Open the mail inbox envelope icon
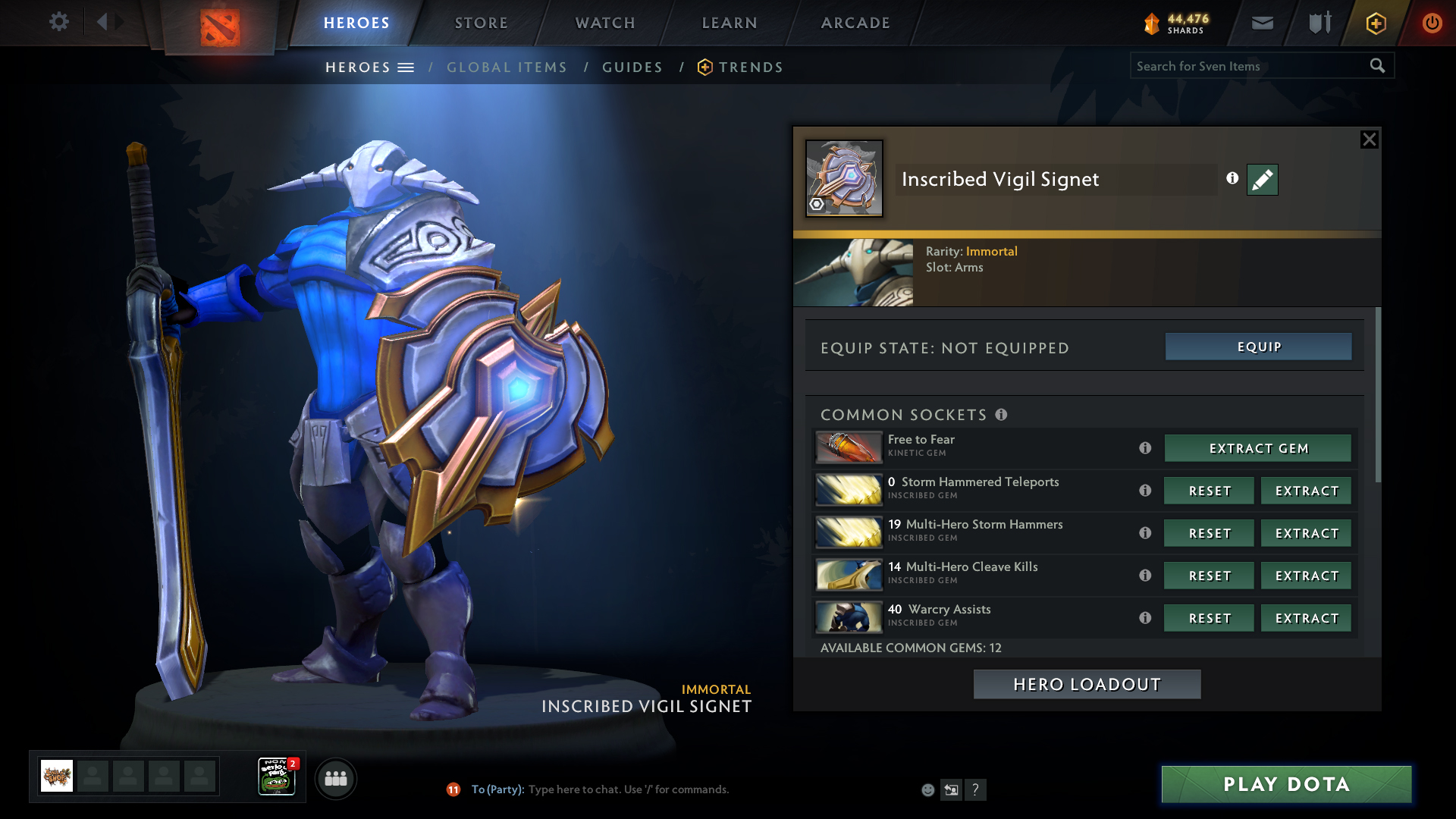The image size is (1456, 819). pyautogui.click(x=1262, y=24)
